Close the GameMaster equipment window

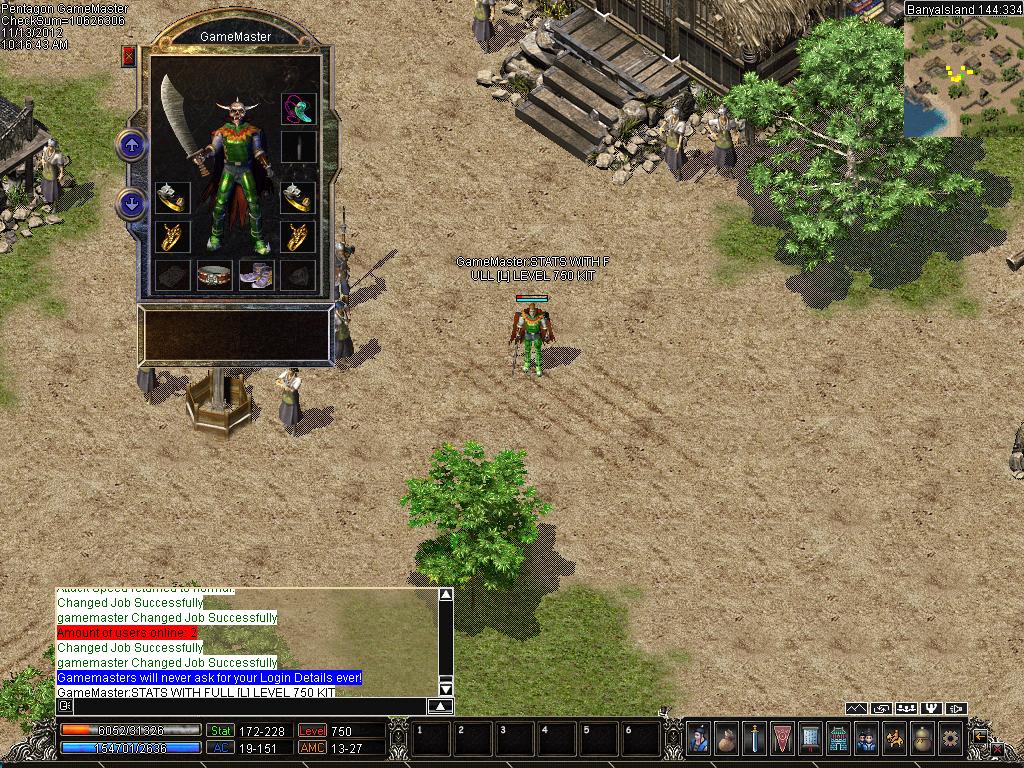128,56
